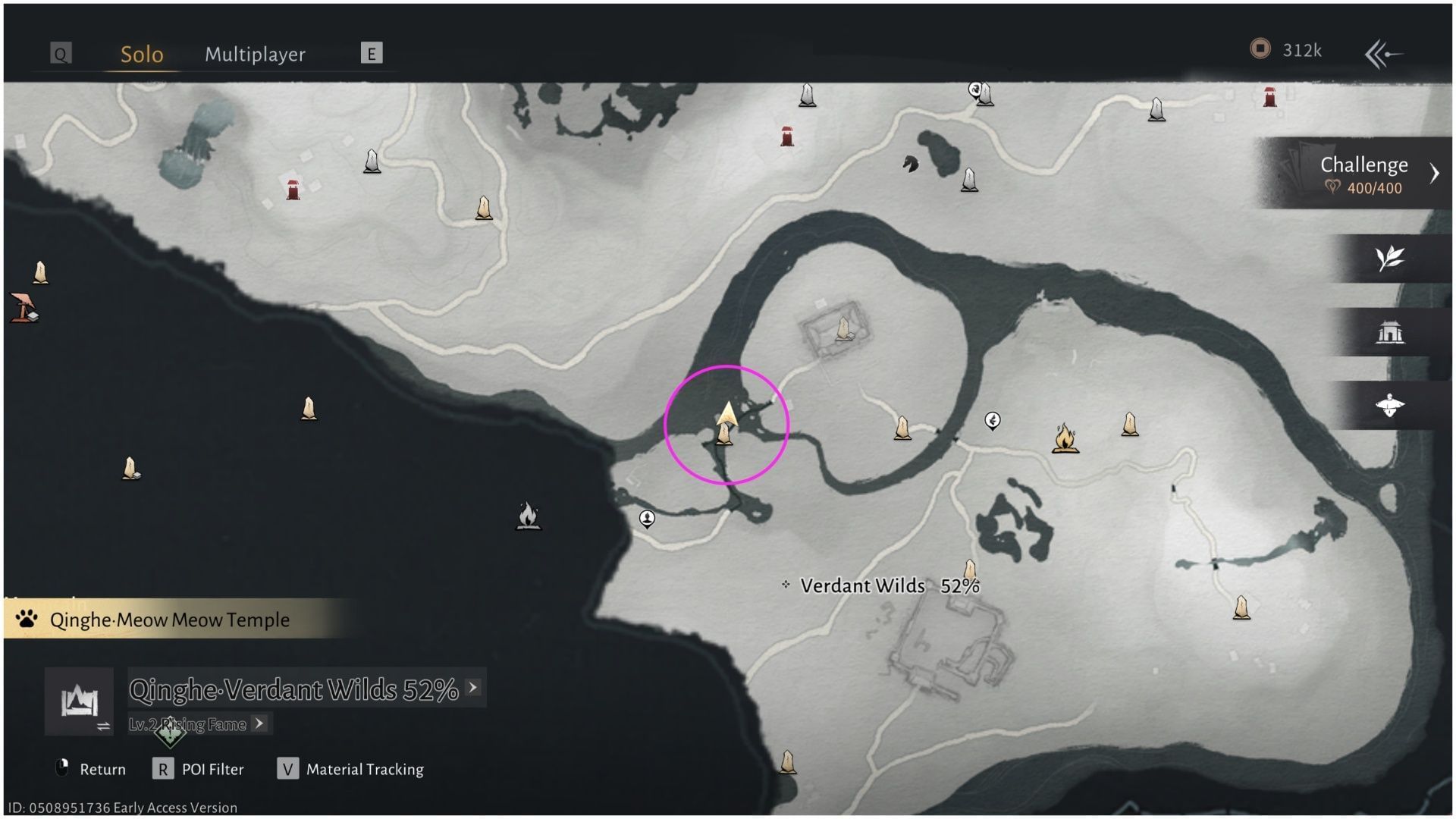Select the NPC marker circle on the map
1456x819 pixels.
click(647, 519)
